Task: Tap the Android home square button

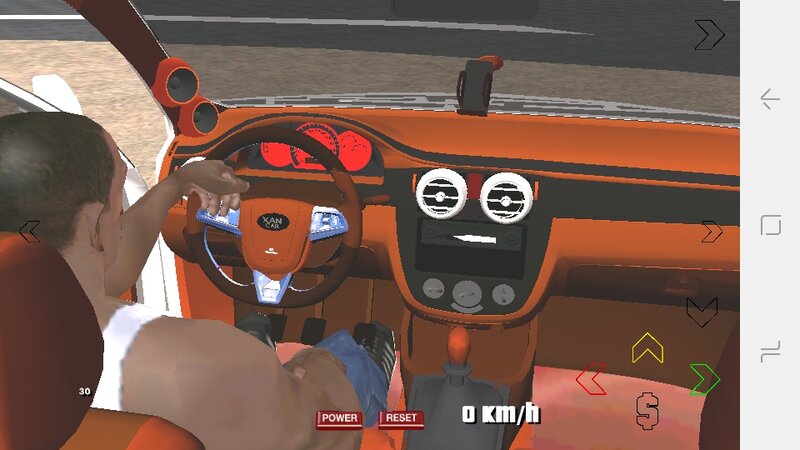Action: click(770, 225)
